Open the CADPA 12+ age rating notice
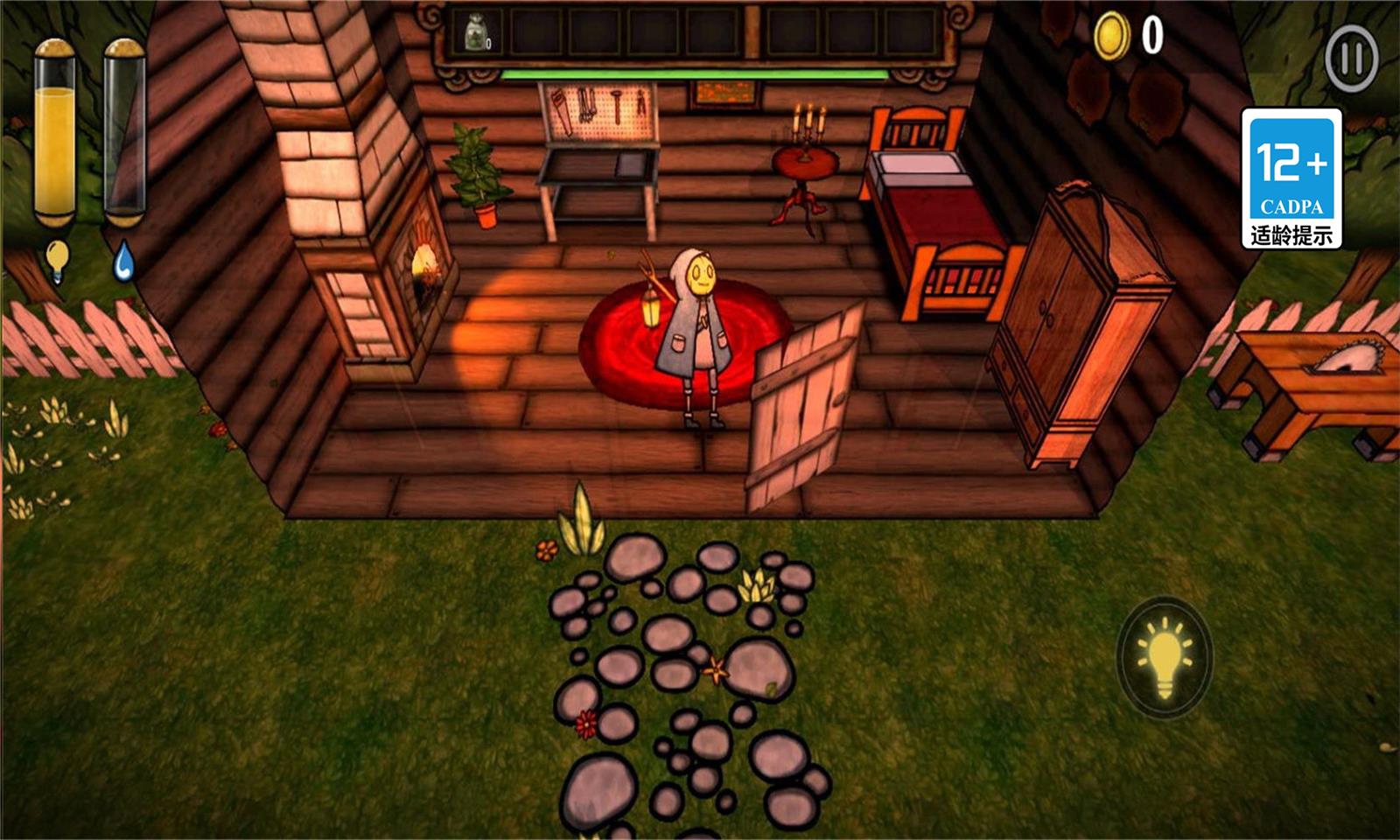 click(1291, 178)
